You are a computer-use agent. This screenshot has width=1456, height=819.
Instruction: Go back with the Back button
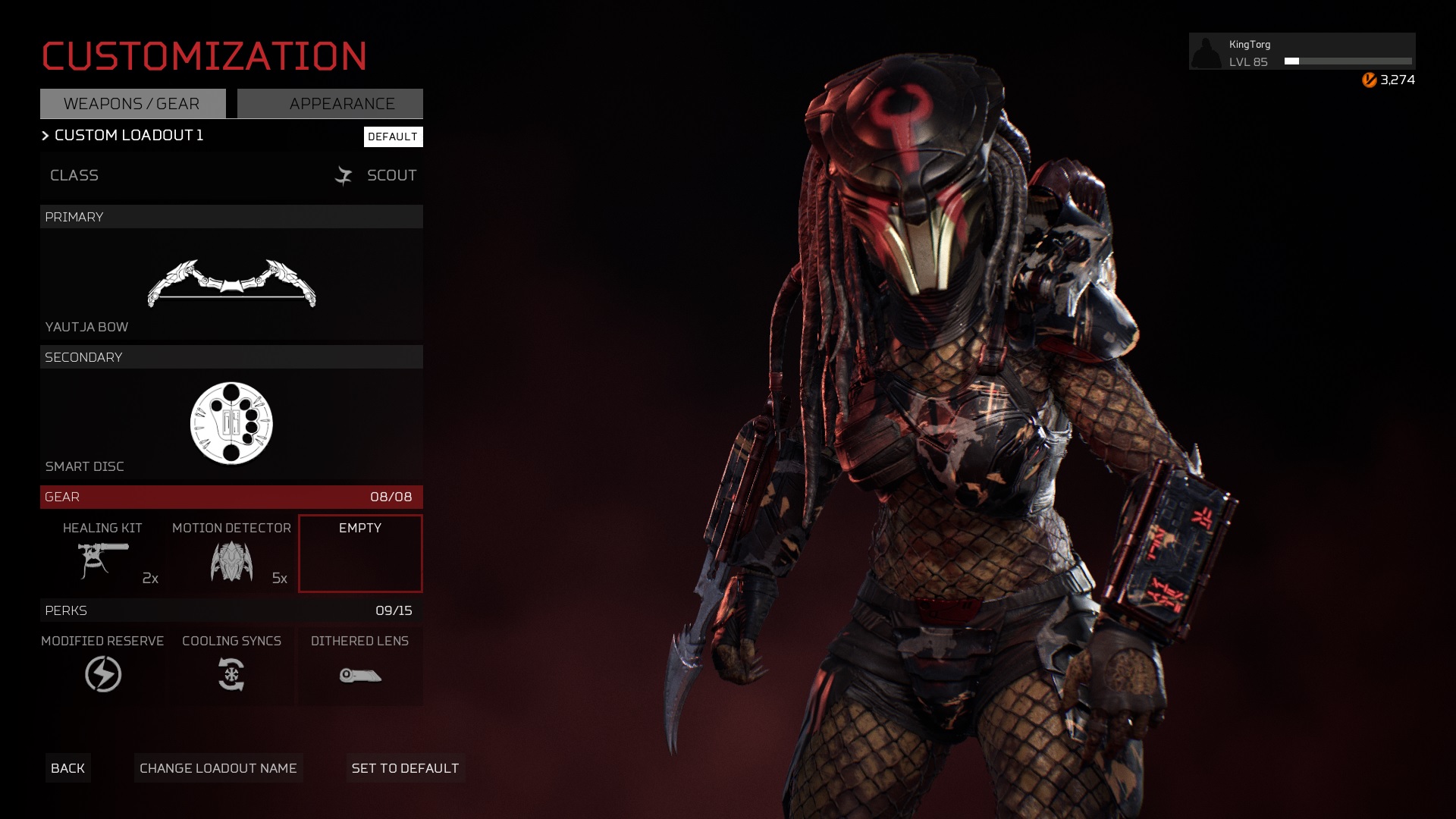67,768
